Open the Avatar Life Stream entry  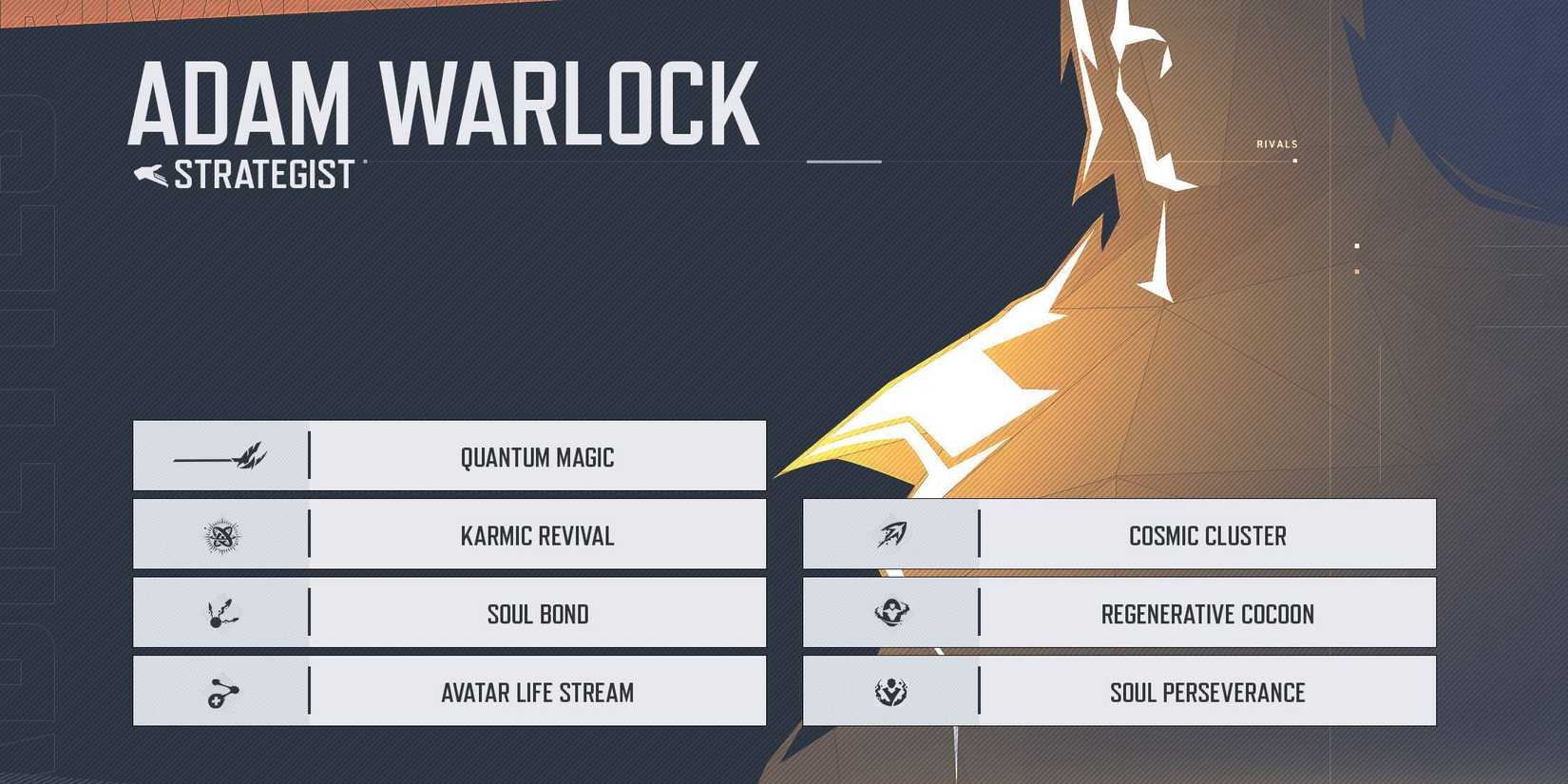(537, 692)
